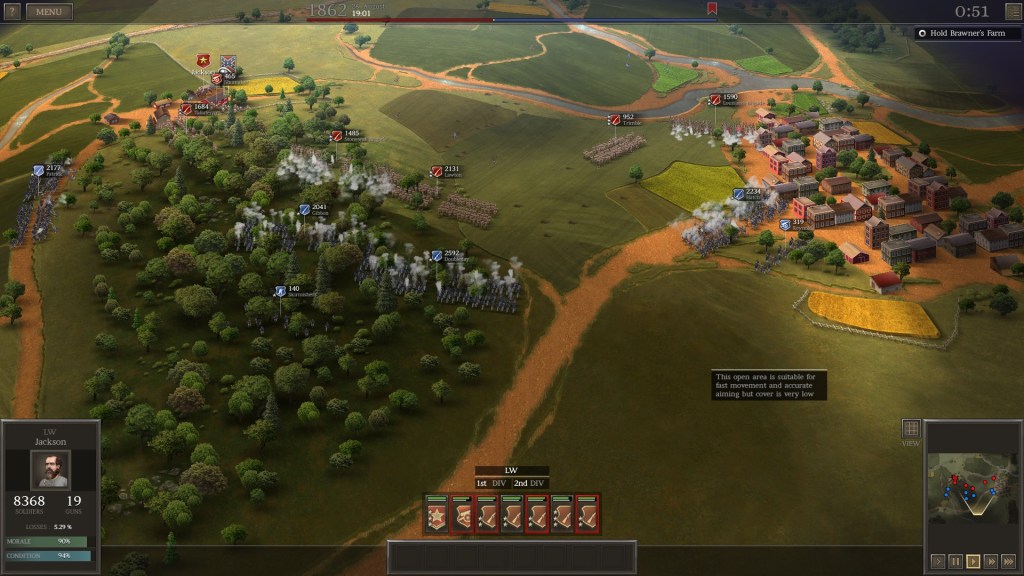Switch to triple fast-forward speed
1024x576 pixels.
[x=1007, y=561]
